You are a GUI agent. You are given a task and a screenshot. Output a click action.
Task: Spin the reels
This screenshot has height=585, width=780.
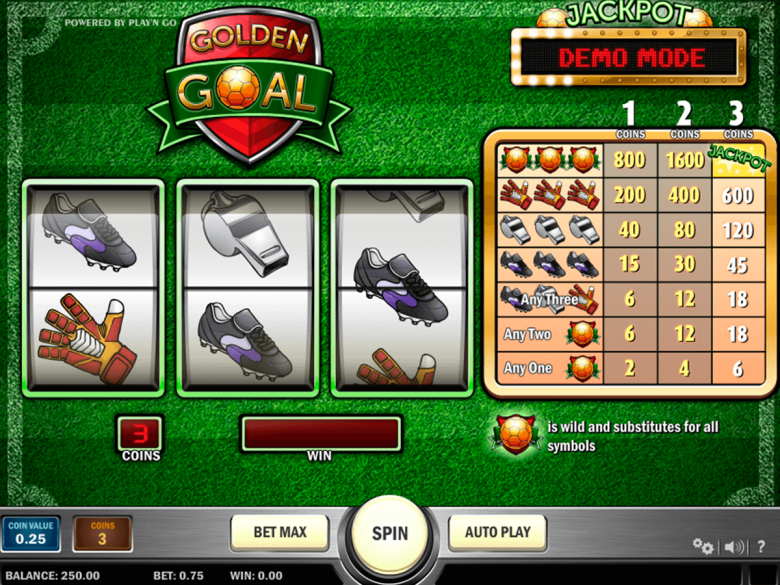[390, 533]
